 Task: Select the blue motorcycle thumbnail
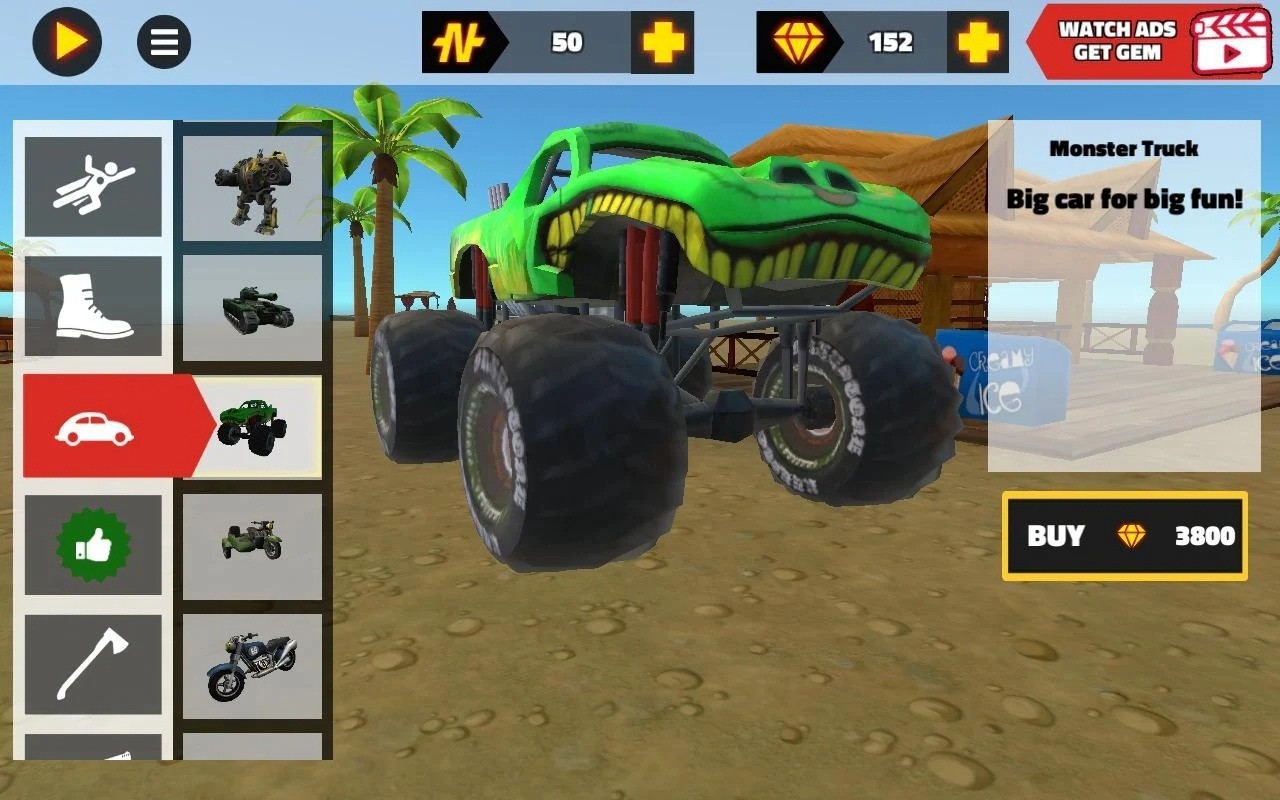[x=251, y=666]
